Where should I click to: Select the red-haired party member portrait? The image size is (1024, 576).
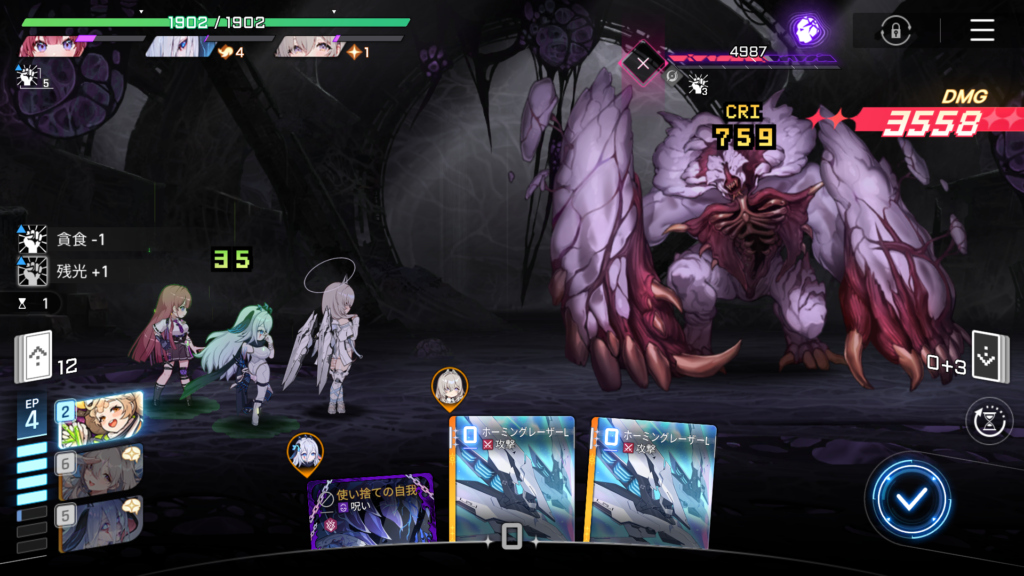click(x=52, y=46)
